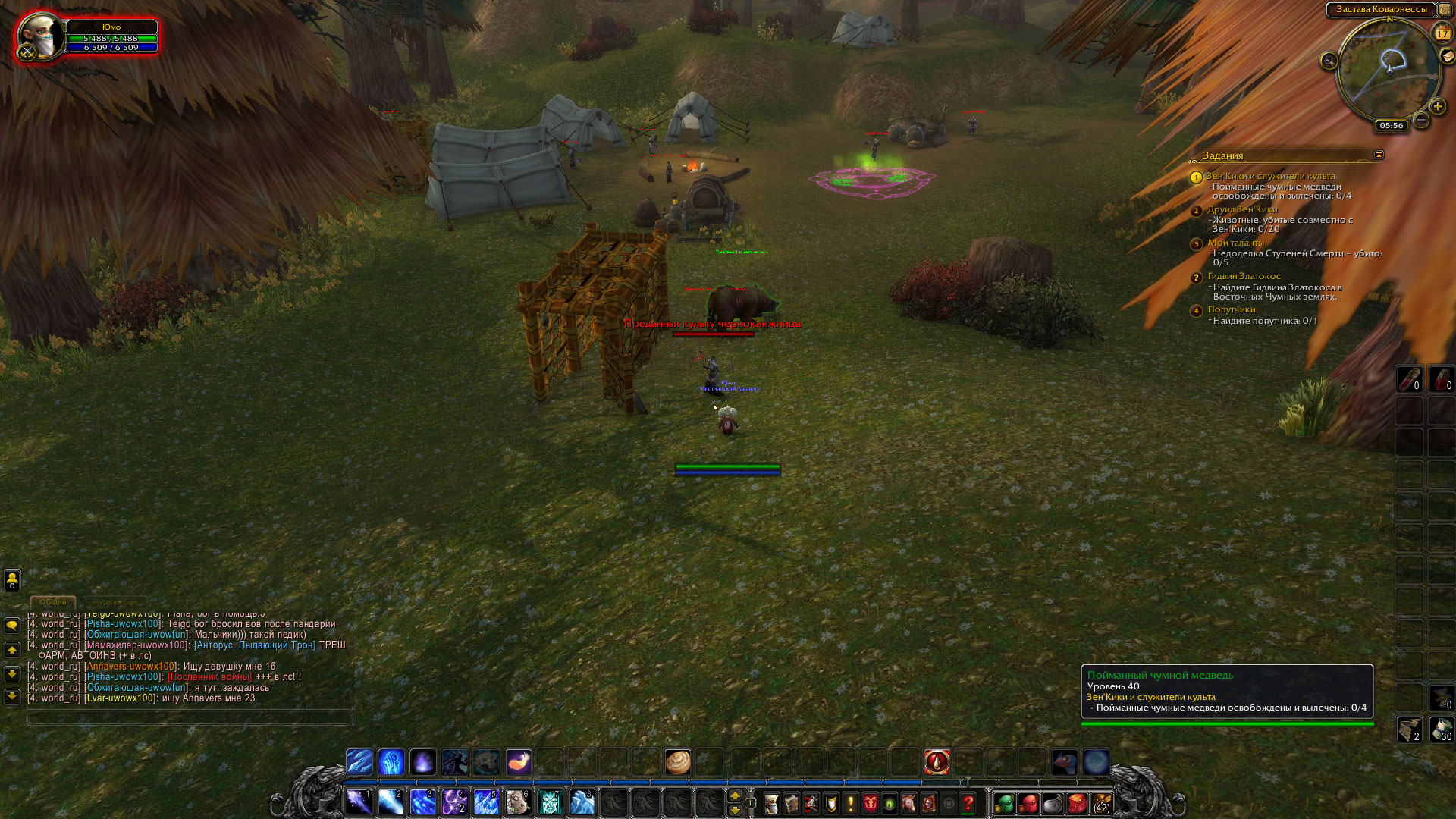Image resolution: width=1456 pixels, height=819 pixels.
Task: Use the cinnamon roll food item
Action: tap(677, 761)
